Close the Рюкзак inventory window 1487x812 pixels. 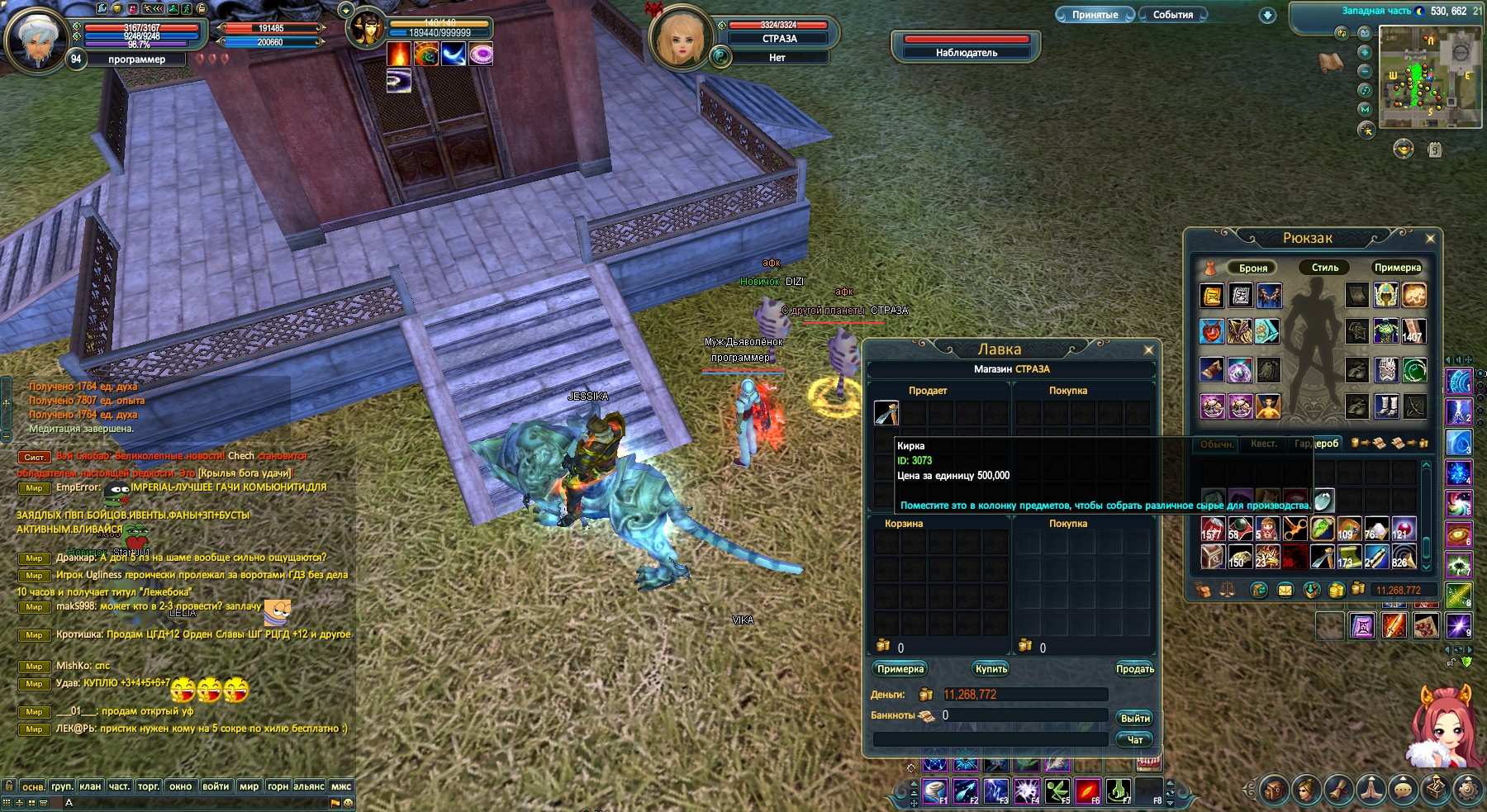pyautogui.click(x=1430, y=239)
